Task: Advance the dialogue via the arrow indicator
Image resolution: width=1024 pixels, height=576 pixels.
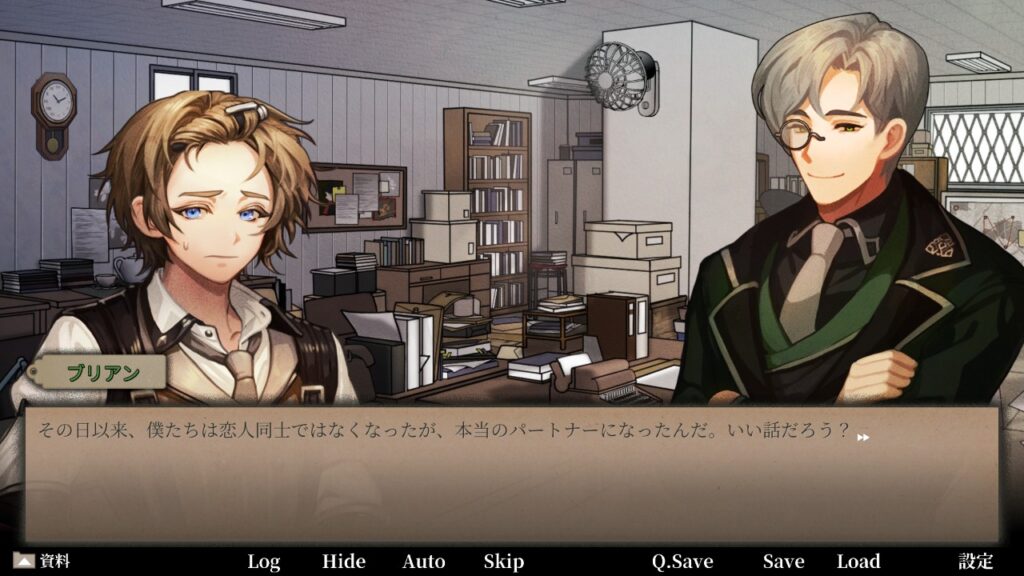Action: point(863,437)
